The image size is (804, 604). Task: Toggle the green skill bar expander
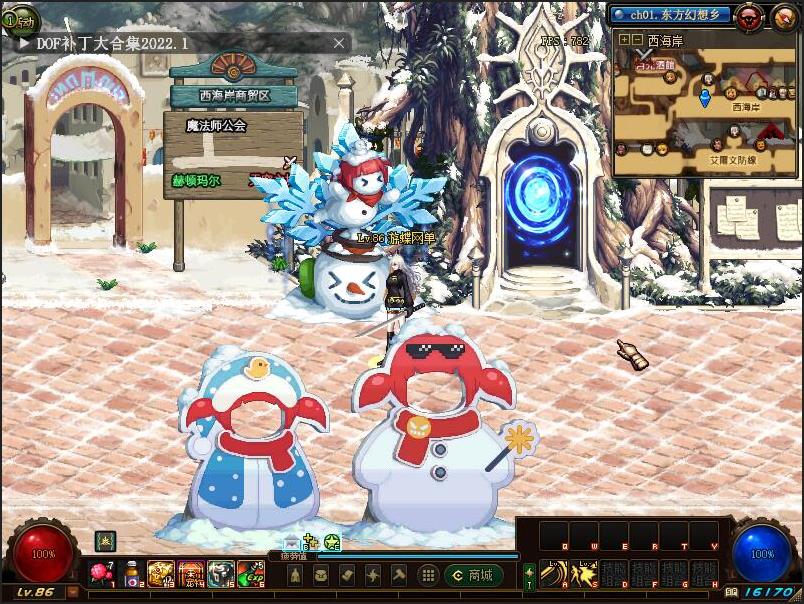(529, 575)
